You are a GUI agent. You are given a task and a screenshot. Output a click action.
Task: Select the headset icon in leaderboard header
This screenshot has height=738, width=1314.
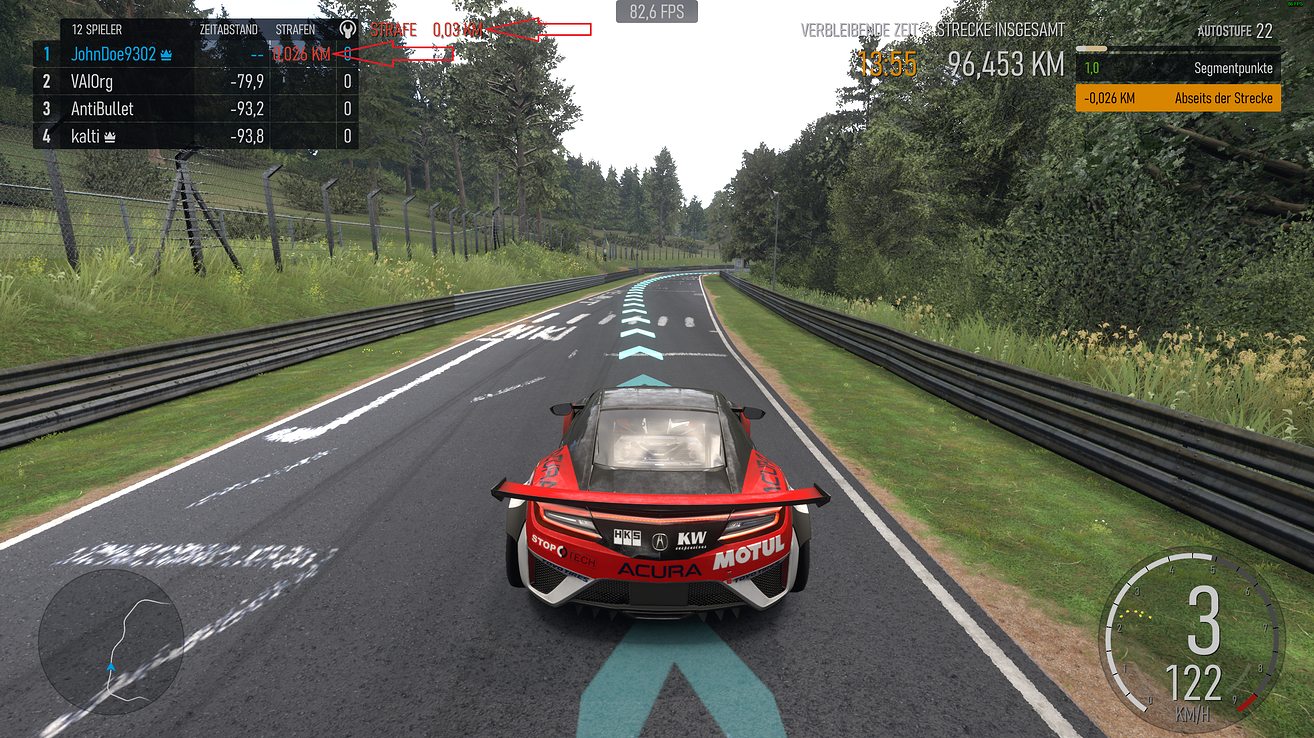347,31
